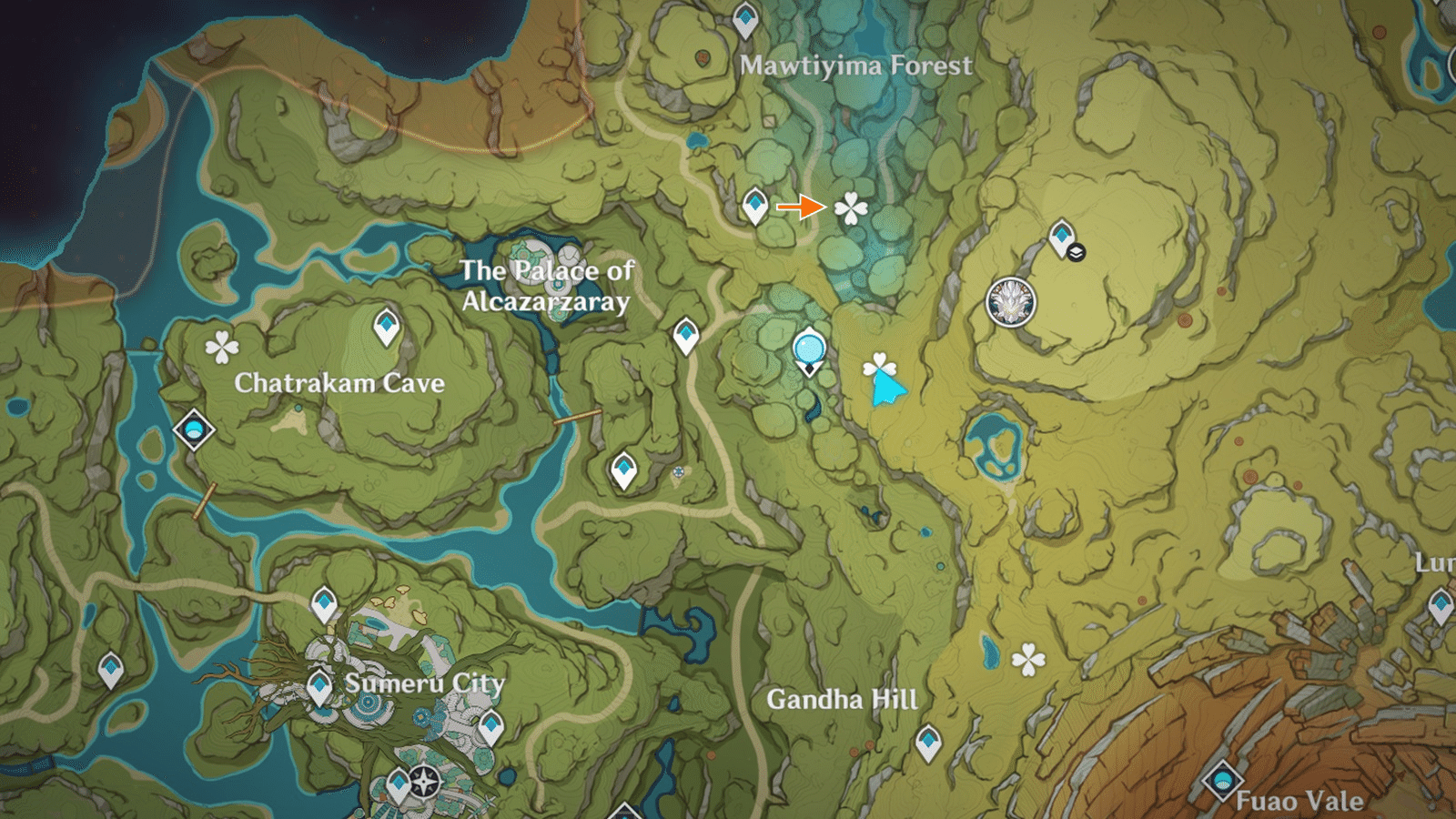Image resolution: width=1456 pixels, height=819 pixels.
Task: Click the large dewdrop bubble marker near map center
Action: [x=808, y=347]
